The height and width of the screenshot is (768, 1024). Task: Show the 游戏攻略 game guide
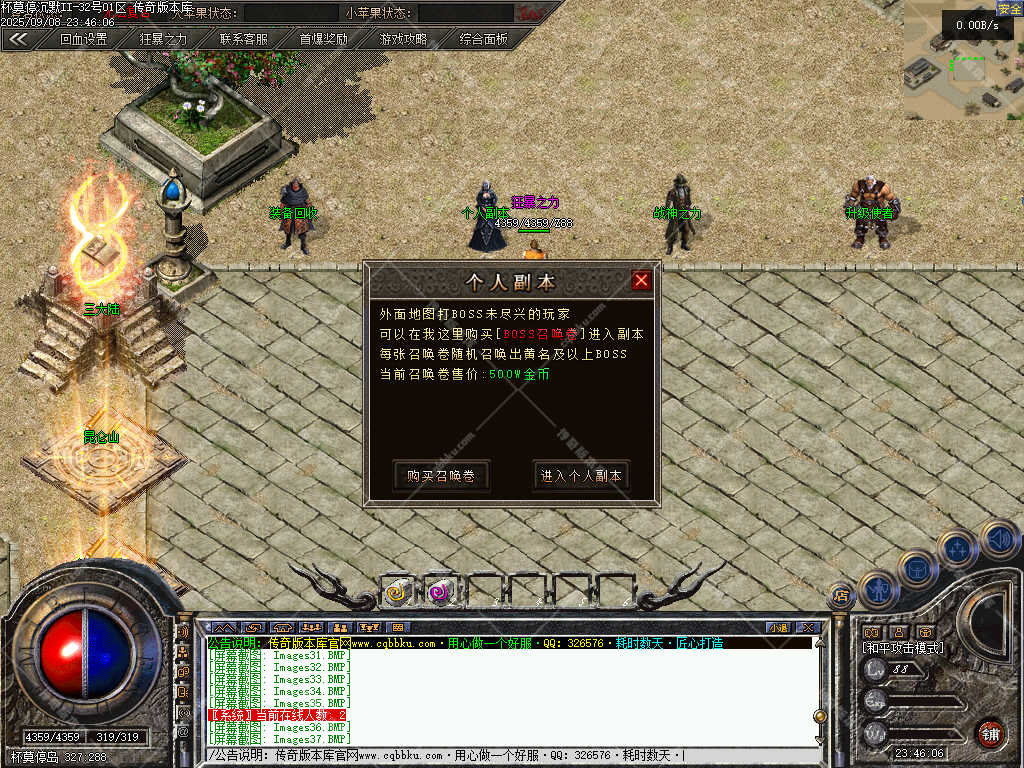tap(403, 40)
